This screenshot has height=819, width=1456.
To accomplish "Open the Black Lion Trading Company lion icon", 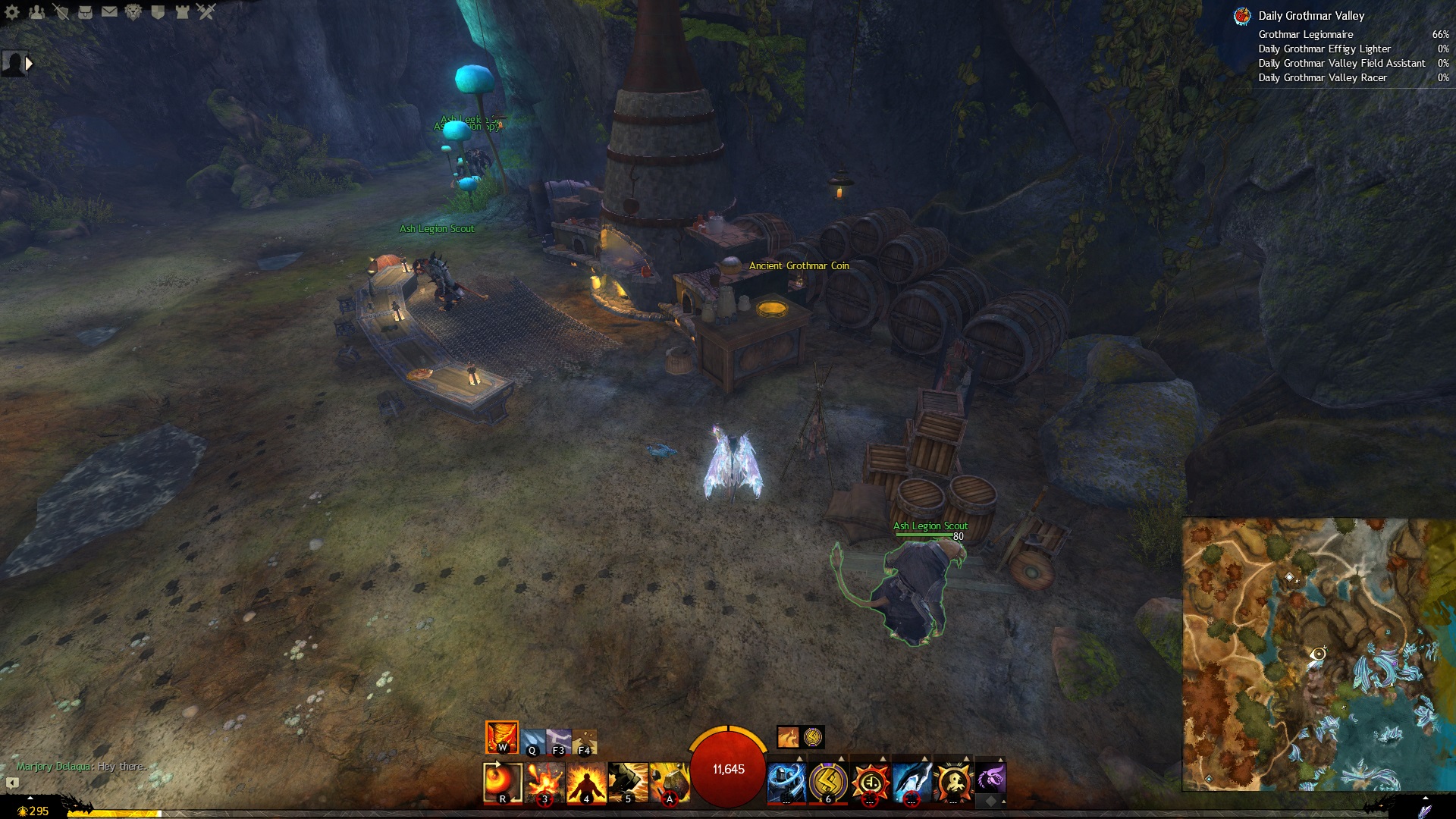I will (133, 11).
